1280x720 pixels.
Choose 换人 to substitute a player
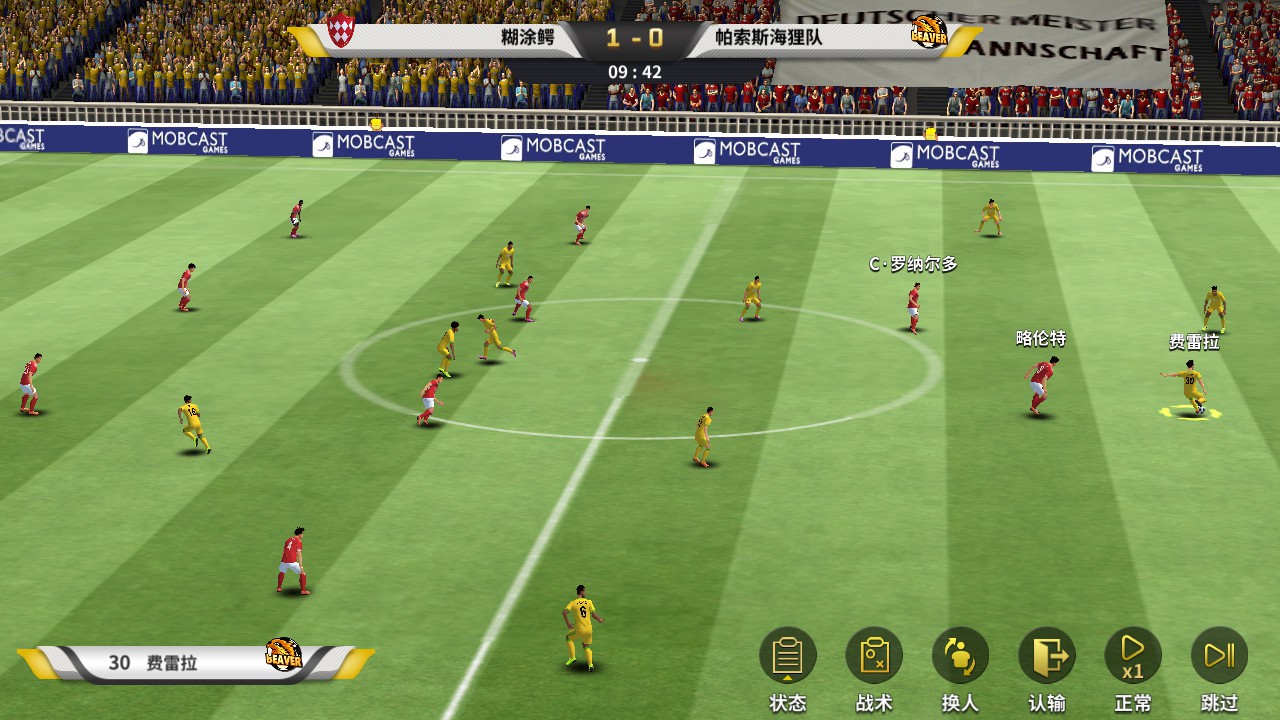click(x=960, y=657)
